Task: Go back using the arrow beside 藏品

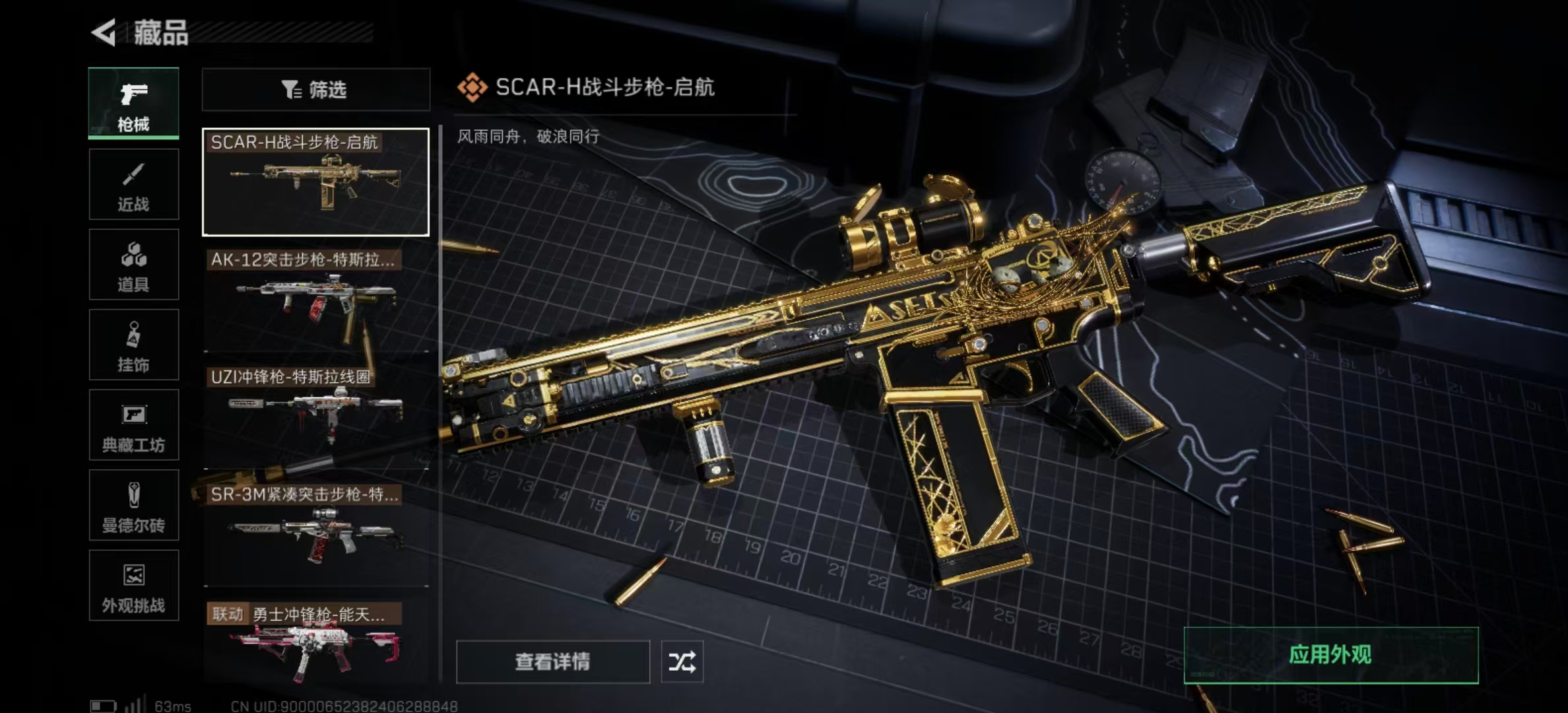Action: [104, 32]
